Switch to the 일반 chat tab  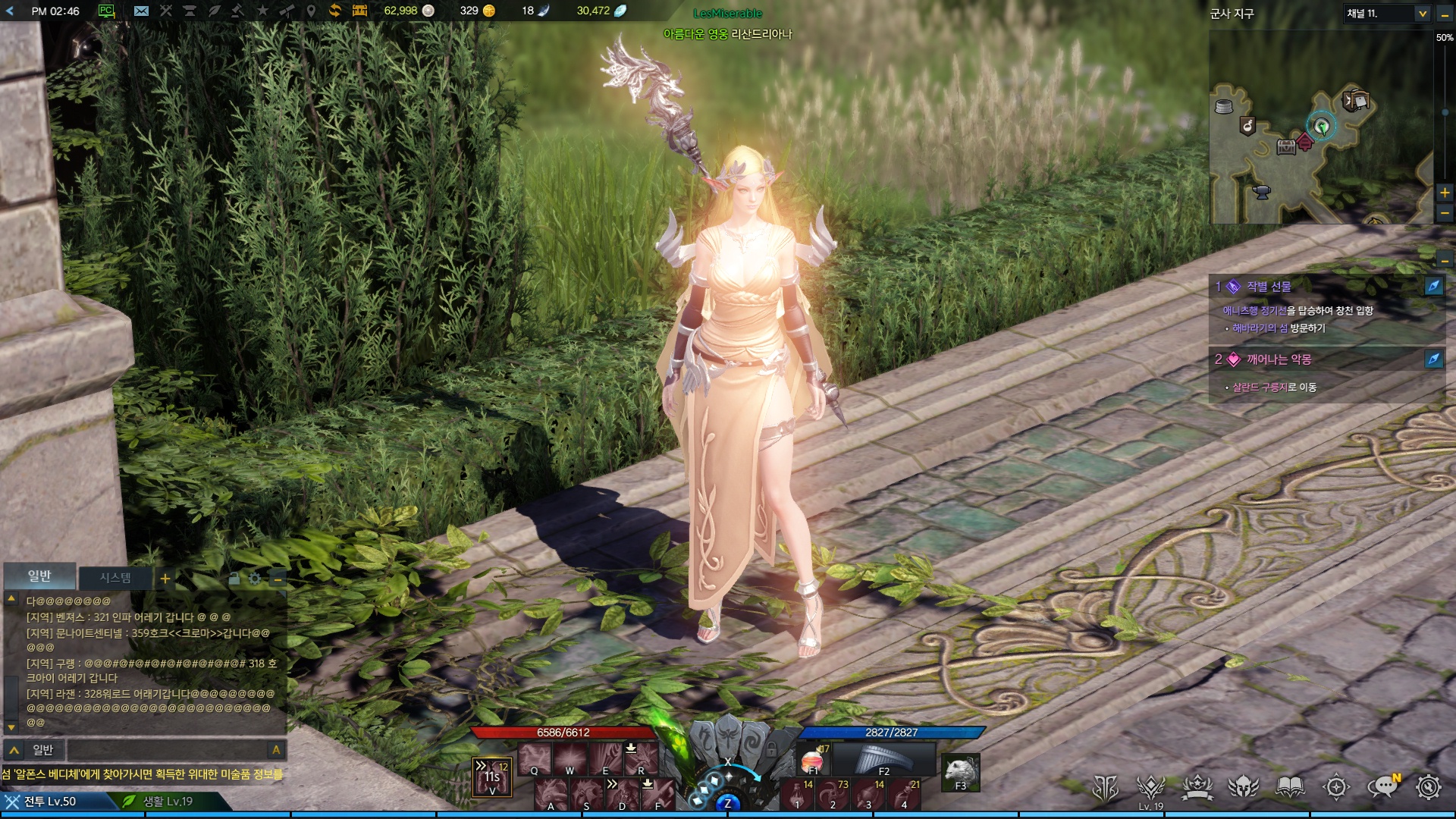(39, 576)
